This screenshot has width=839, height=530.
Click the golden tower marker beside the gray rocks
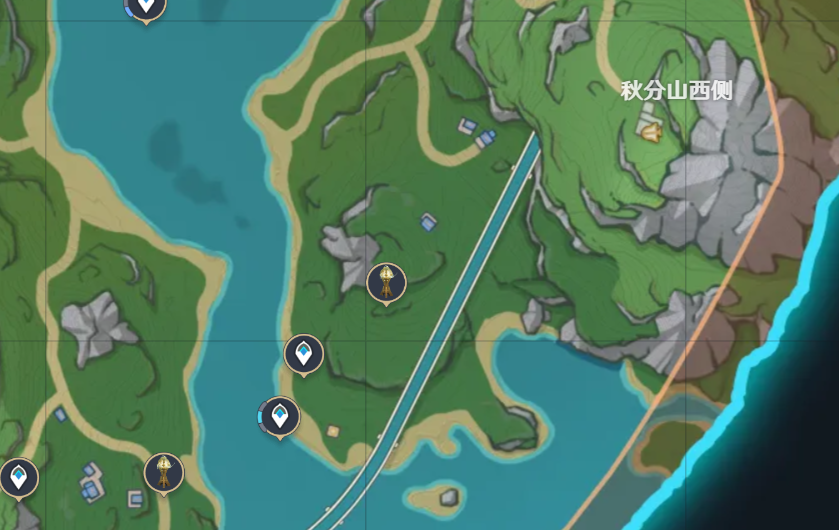[386, 283]
